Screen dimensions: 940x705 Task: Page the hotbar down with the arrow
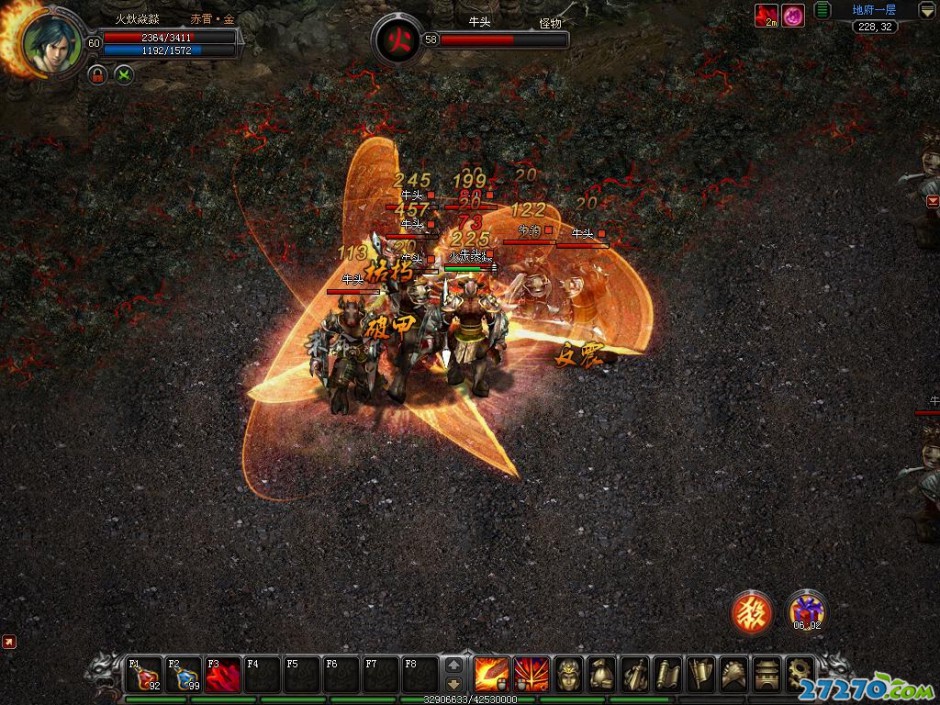(454, 683)
